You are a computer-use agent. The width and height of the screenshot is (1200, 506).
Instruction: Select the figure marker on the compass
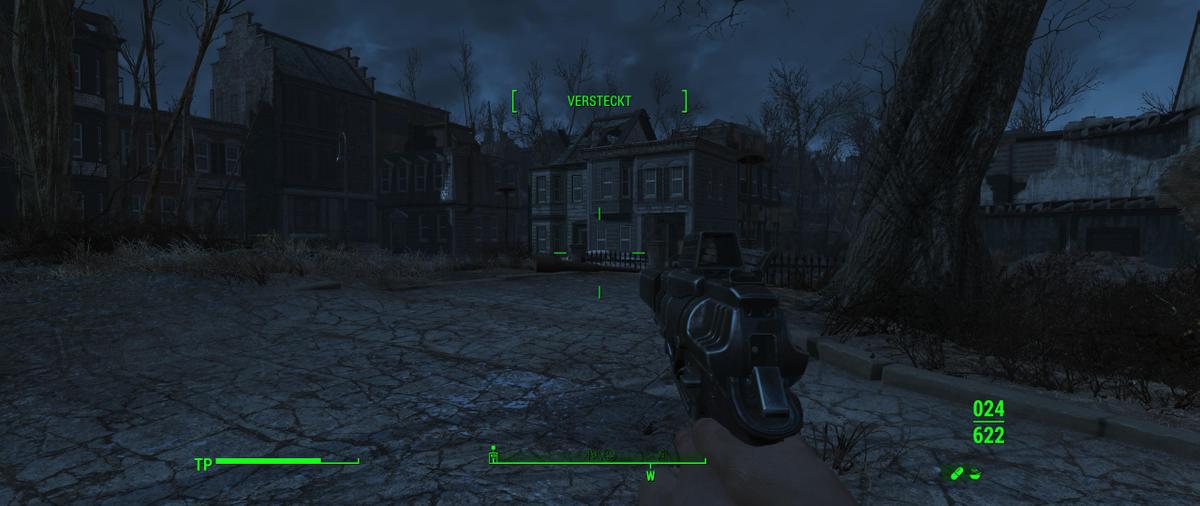coord(493,454)
